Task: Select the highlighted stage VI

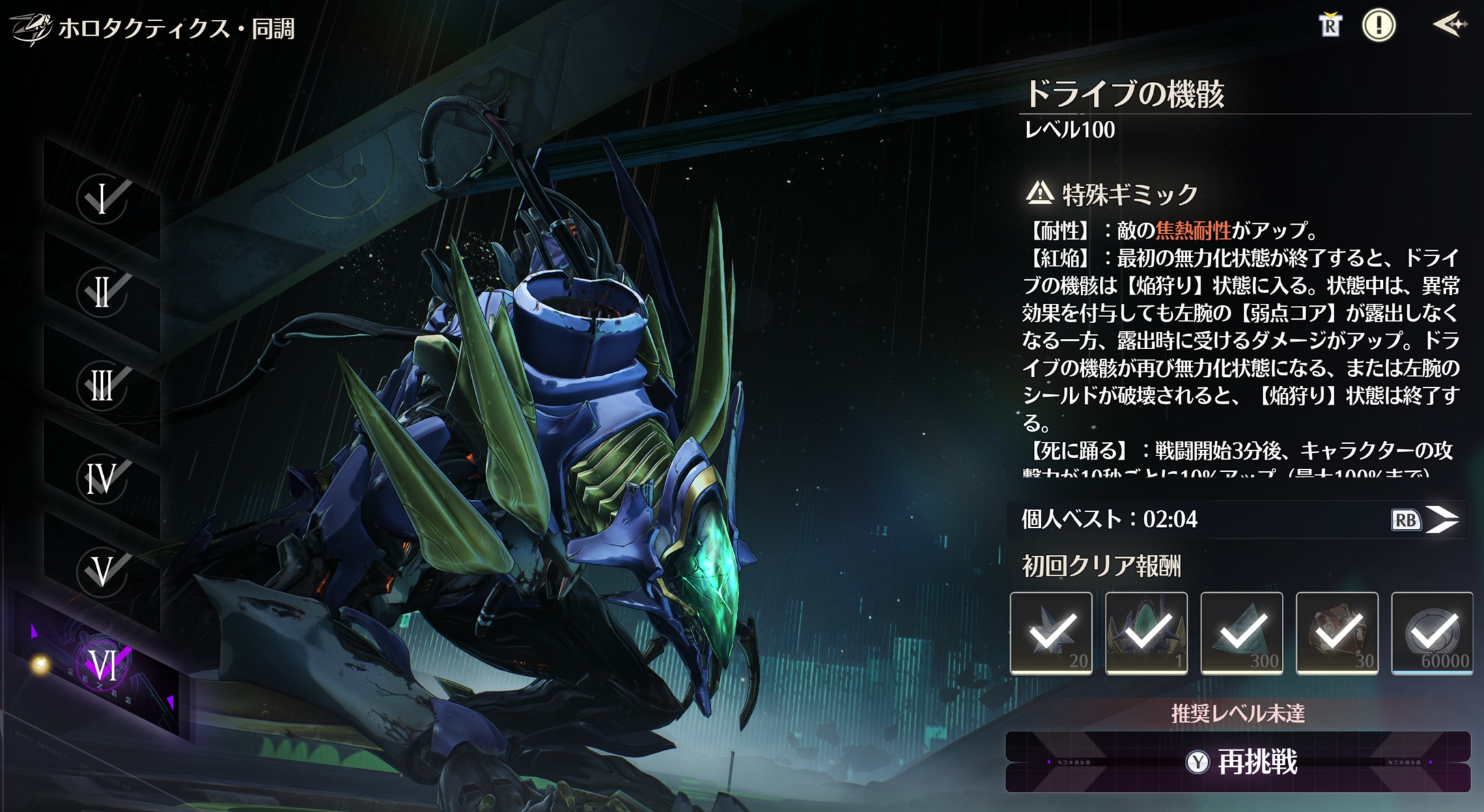Action: pyautogui.click(x=102, y=665)
